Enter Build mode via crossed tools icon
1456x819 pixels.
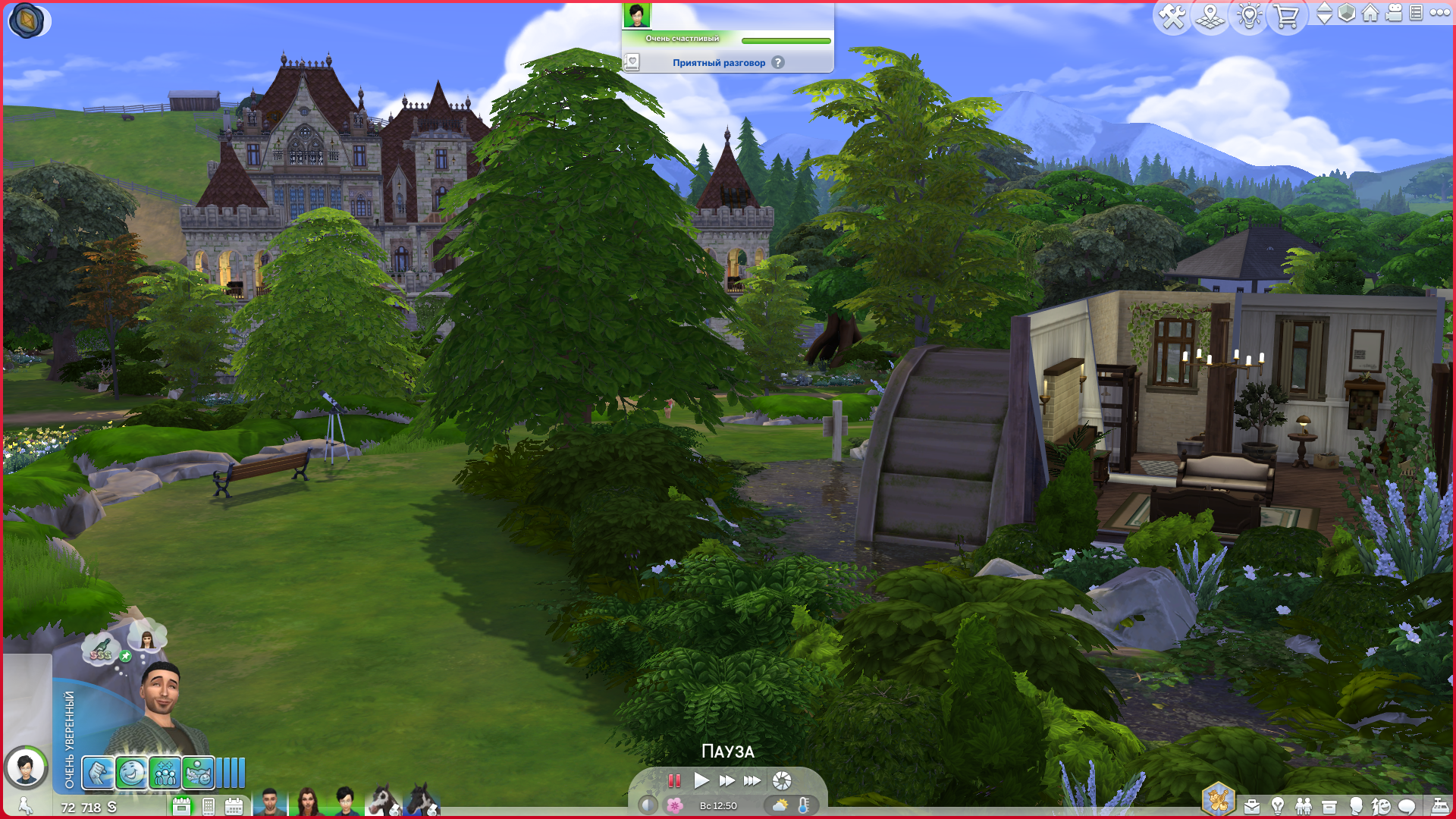click(x=1174, y=17)
